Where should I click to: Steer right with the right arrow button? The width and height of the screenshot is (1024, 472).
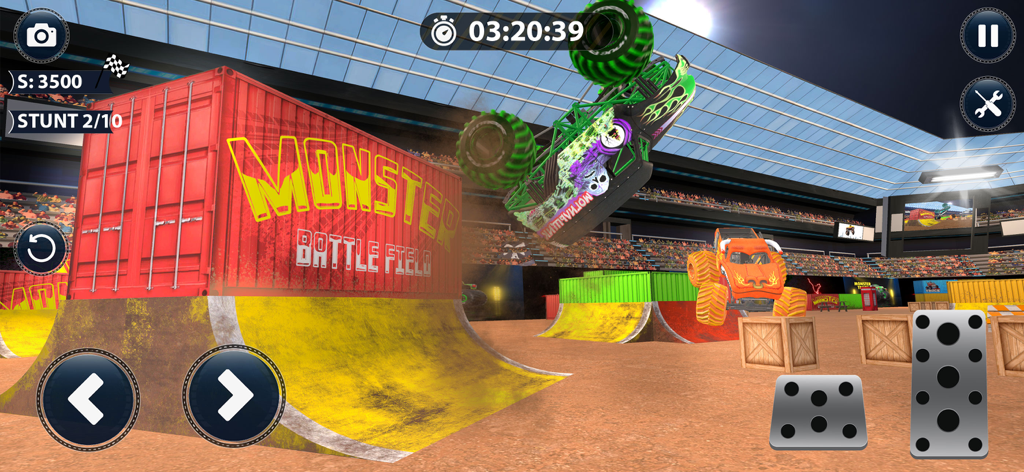point(233,398)
